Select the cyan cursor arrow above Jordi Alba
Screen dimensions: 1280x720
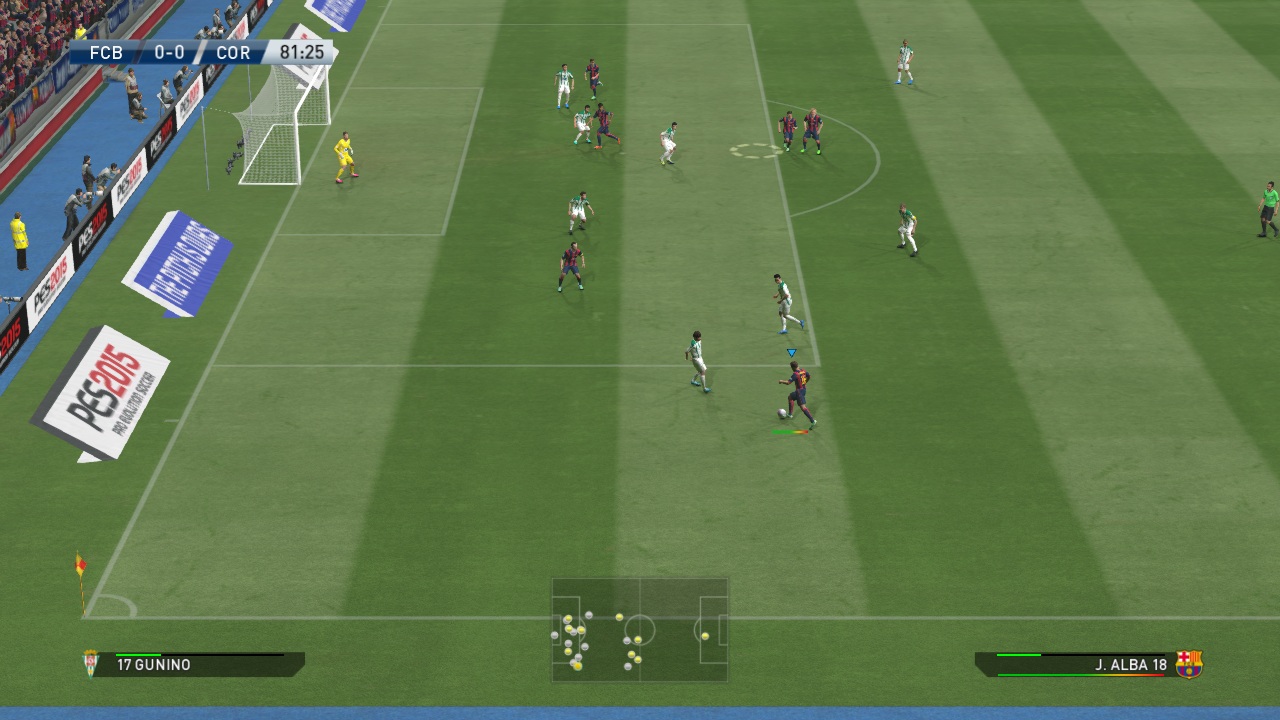[x=791, y=352]
